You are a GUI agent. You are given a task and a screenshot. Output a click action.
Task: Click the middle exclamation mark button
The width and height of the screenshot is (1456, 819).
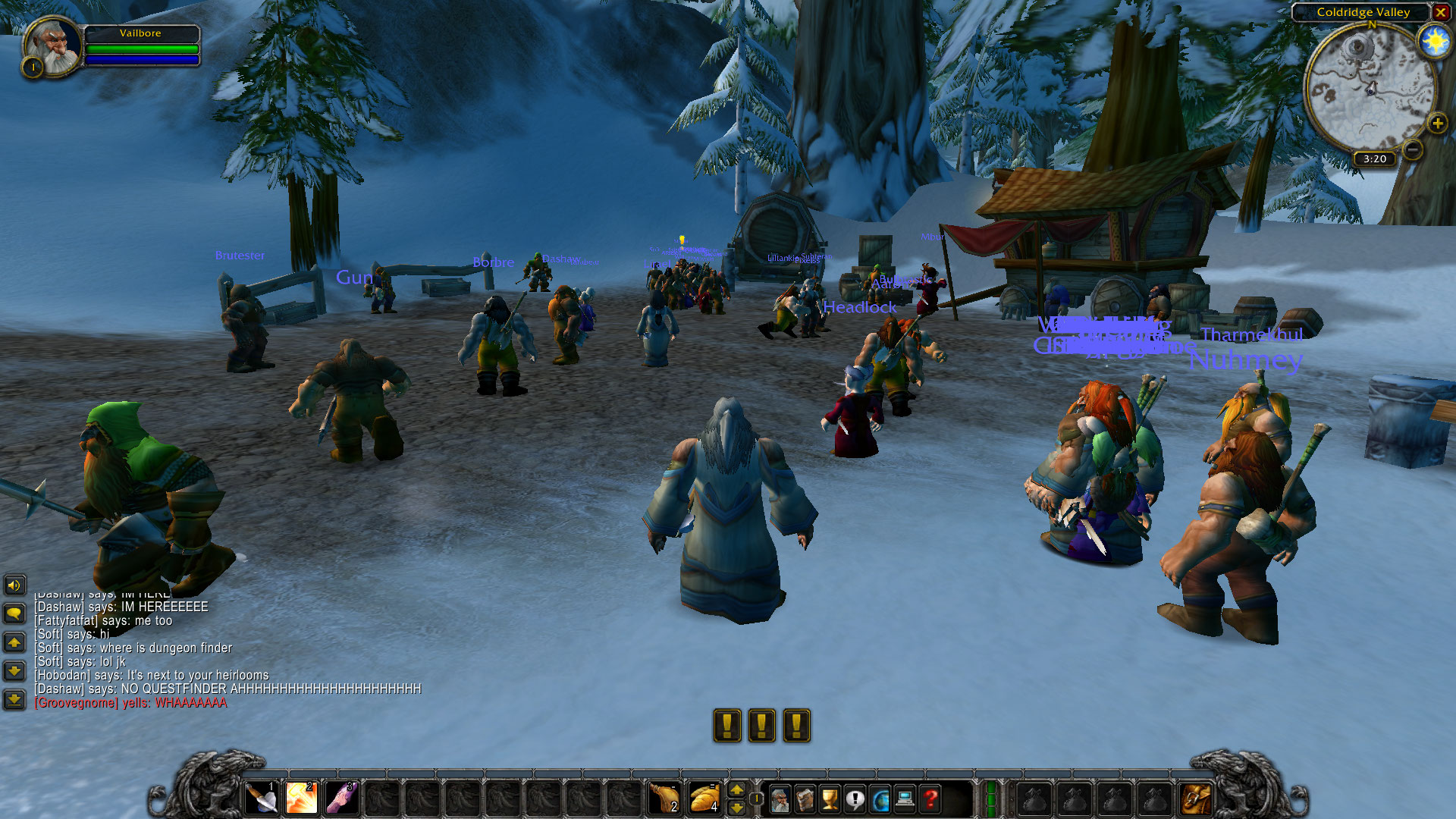click(x=761, y=724)
